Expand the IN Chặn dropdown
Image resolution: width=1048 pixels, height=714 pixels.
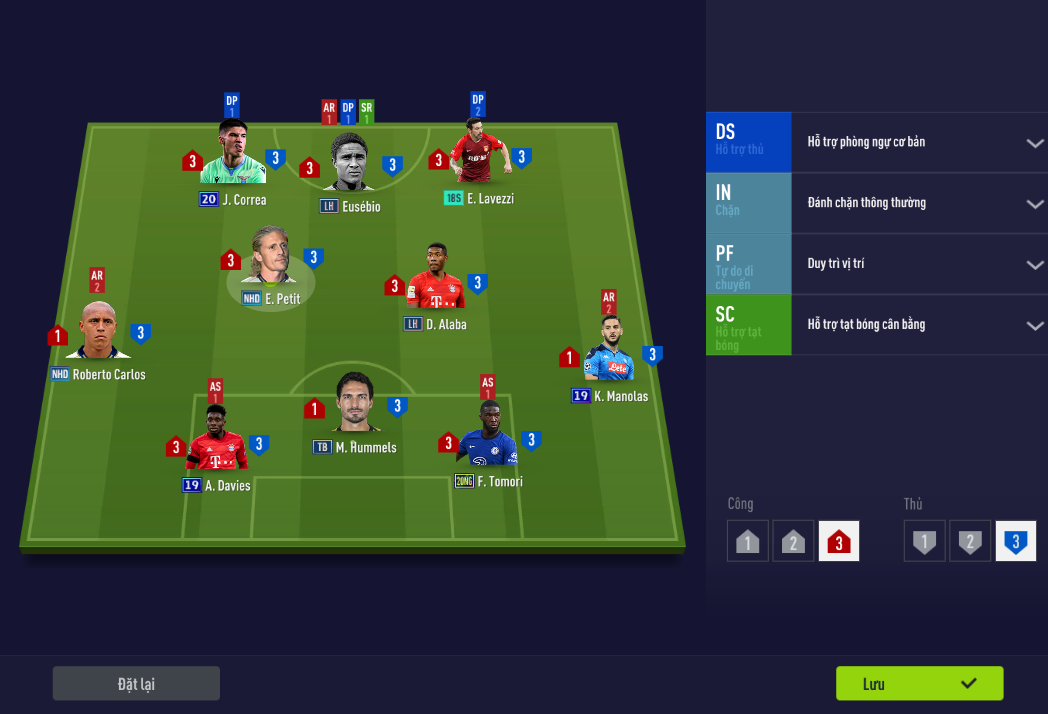[1034, 203]
